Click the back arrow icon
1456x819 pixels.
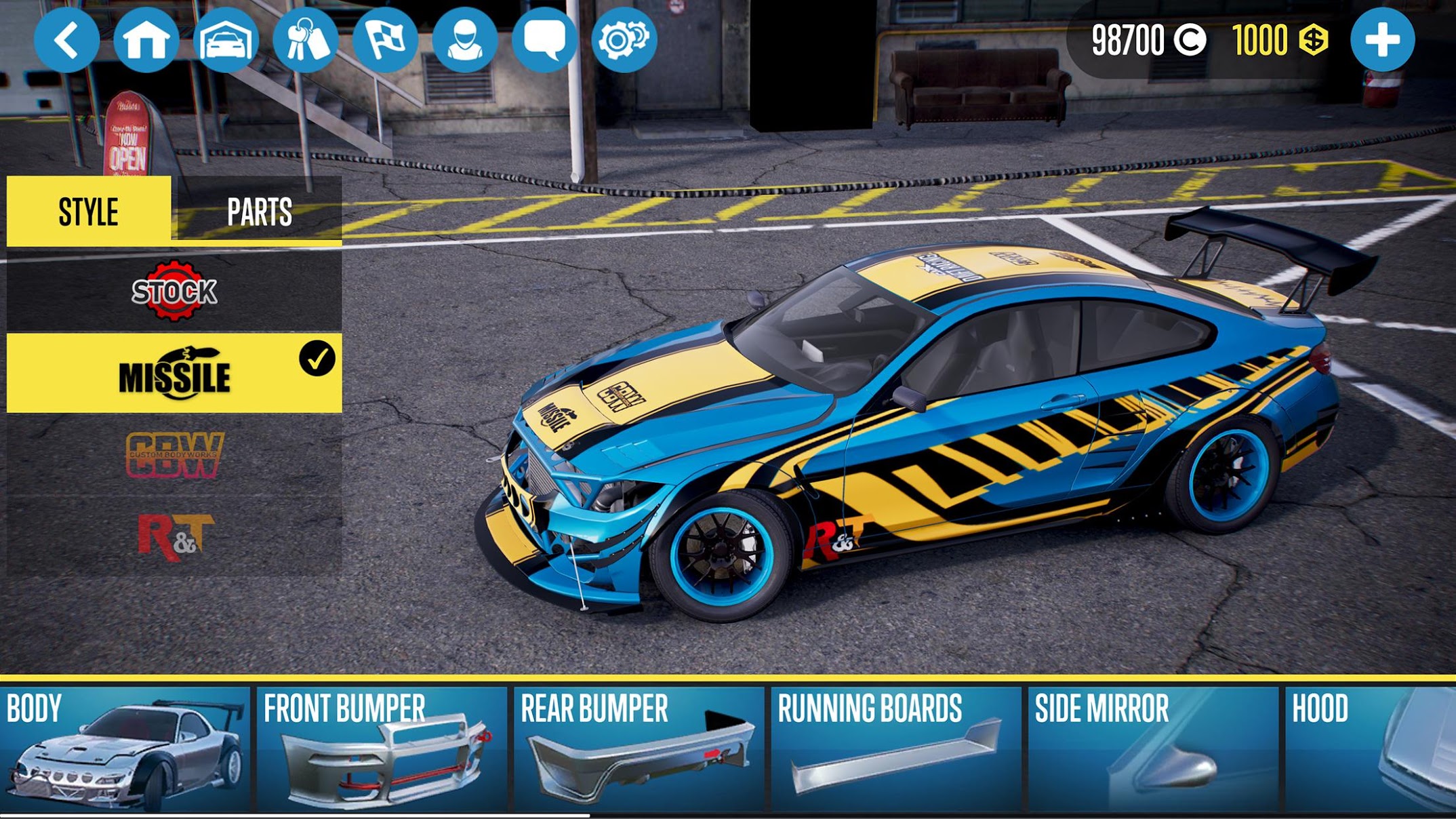tap(67, 39)
